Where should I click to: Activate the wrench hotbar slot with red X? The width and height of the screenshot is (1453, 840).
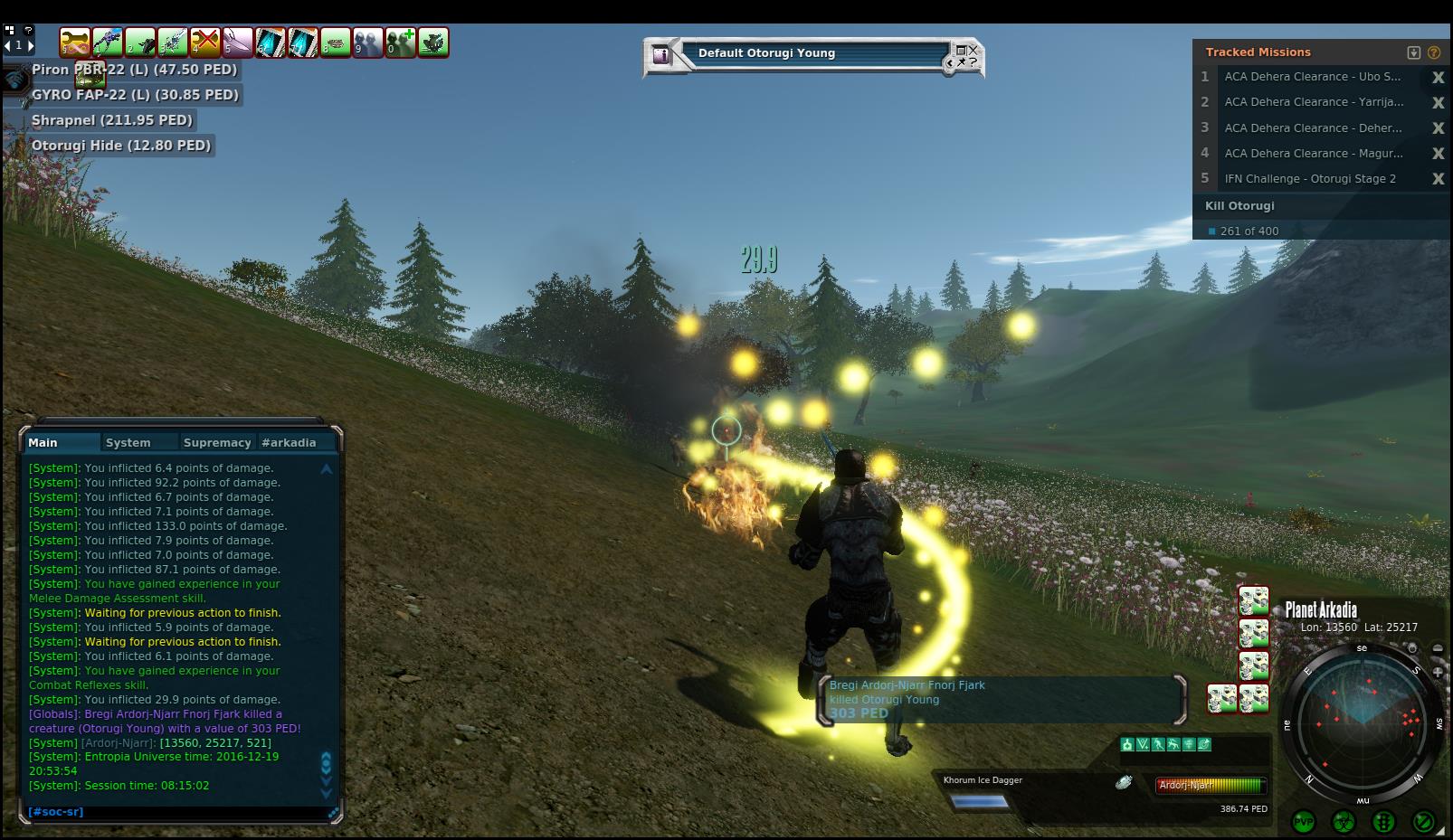(205, 42)
